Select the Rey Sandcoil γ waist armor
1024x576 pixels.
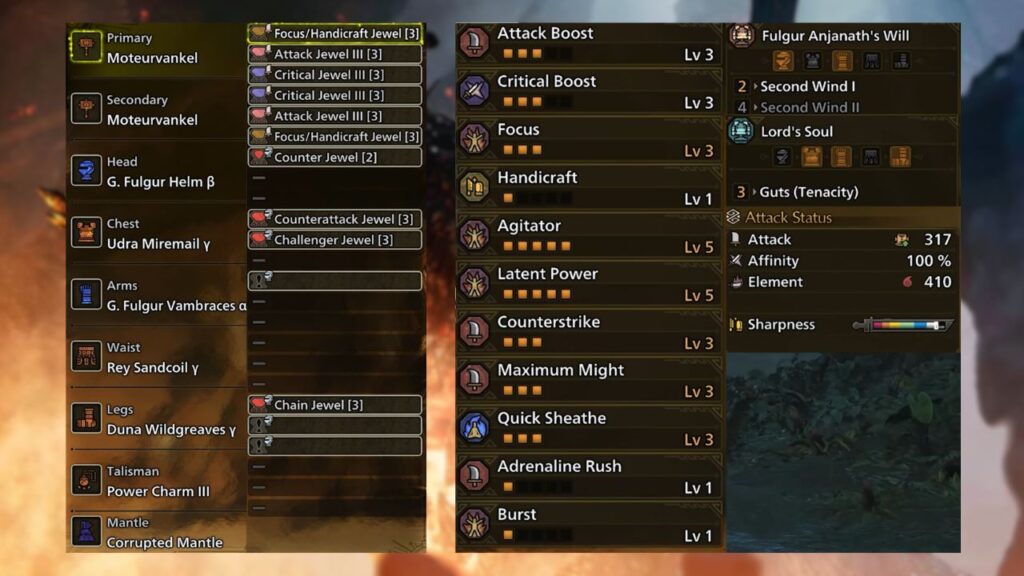pyautogui.click(x=155, y=358)
